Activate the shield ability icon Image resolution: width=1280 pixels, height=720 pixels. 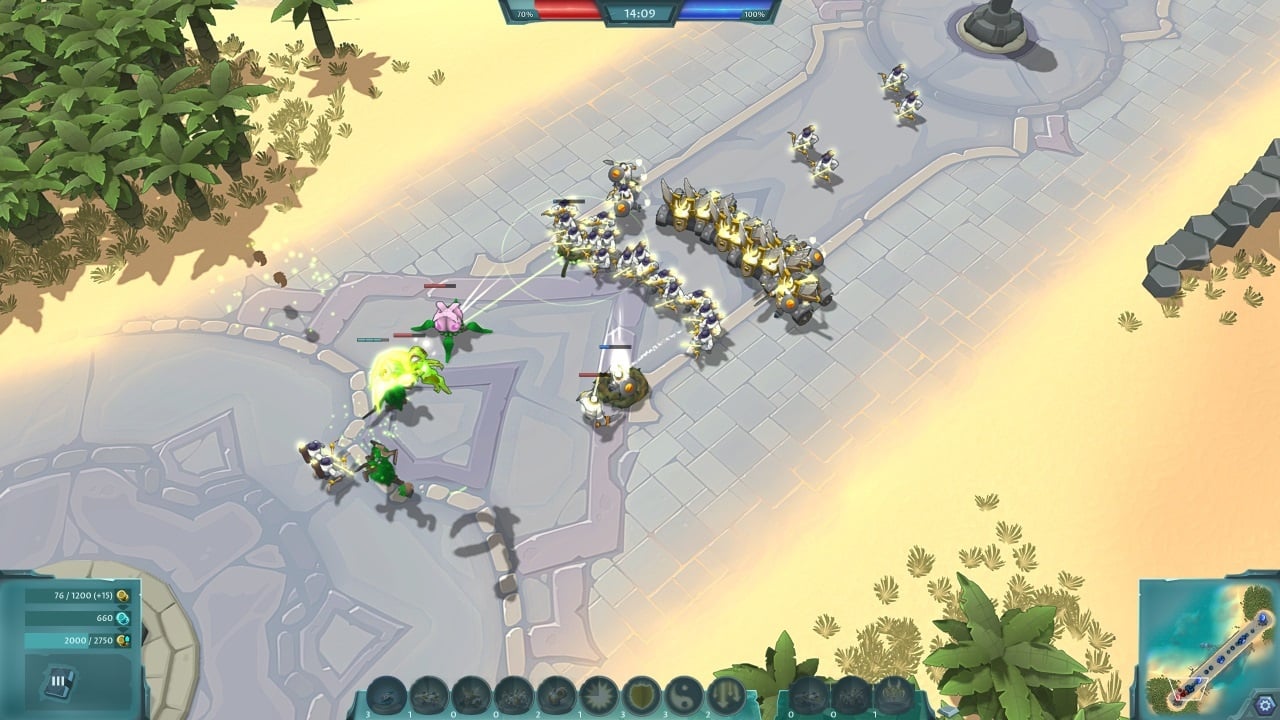pos(641,695)
